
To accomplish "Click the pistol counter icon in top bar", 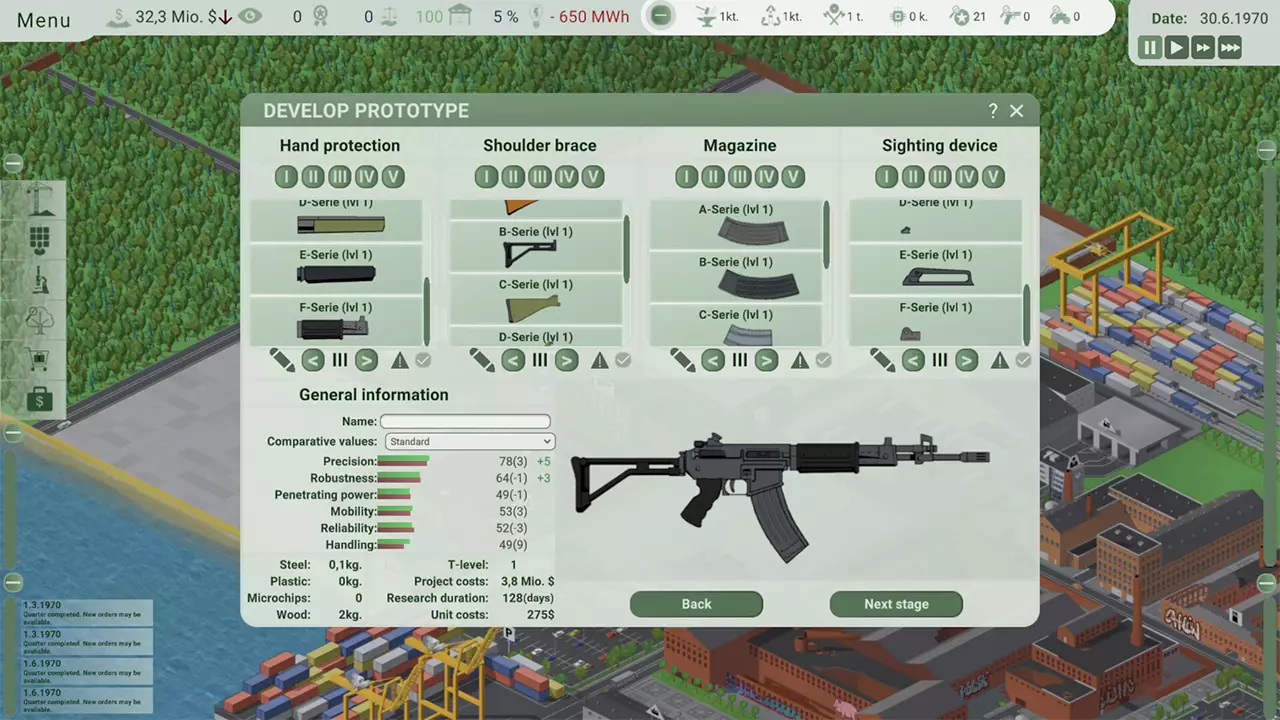I will pos(1010,16).
